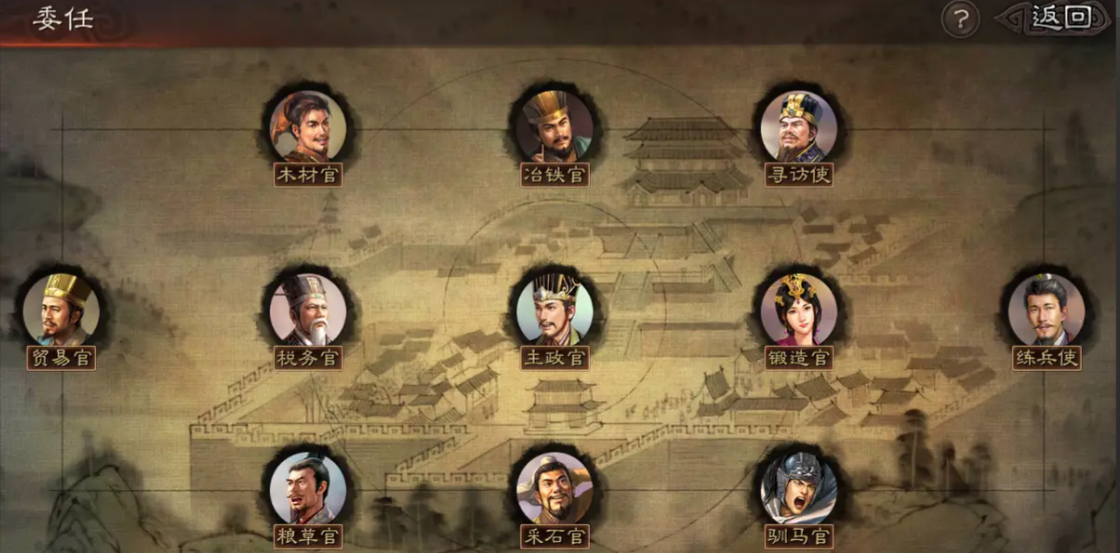
Task: Click the 采石官 officer portrait
Action: pyautogui.click(x=555, y=488)
